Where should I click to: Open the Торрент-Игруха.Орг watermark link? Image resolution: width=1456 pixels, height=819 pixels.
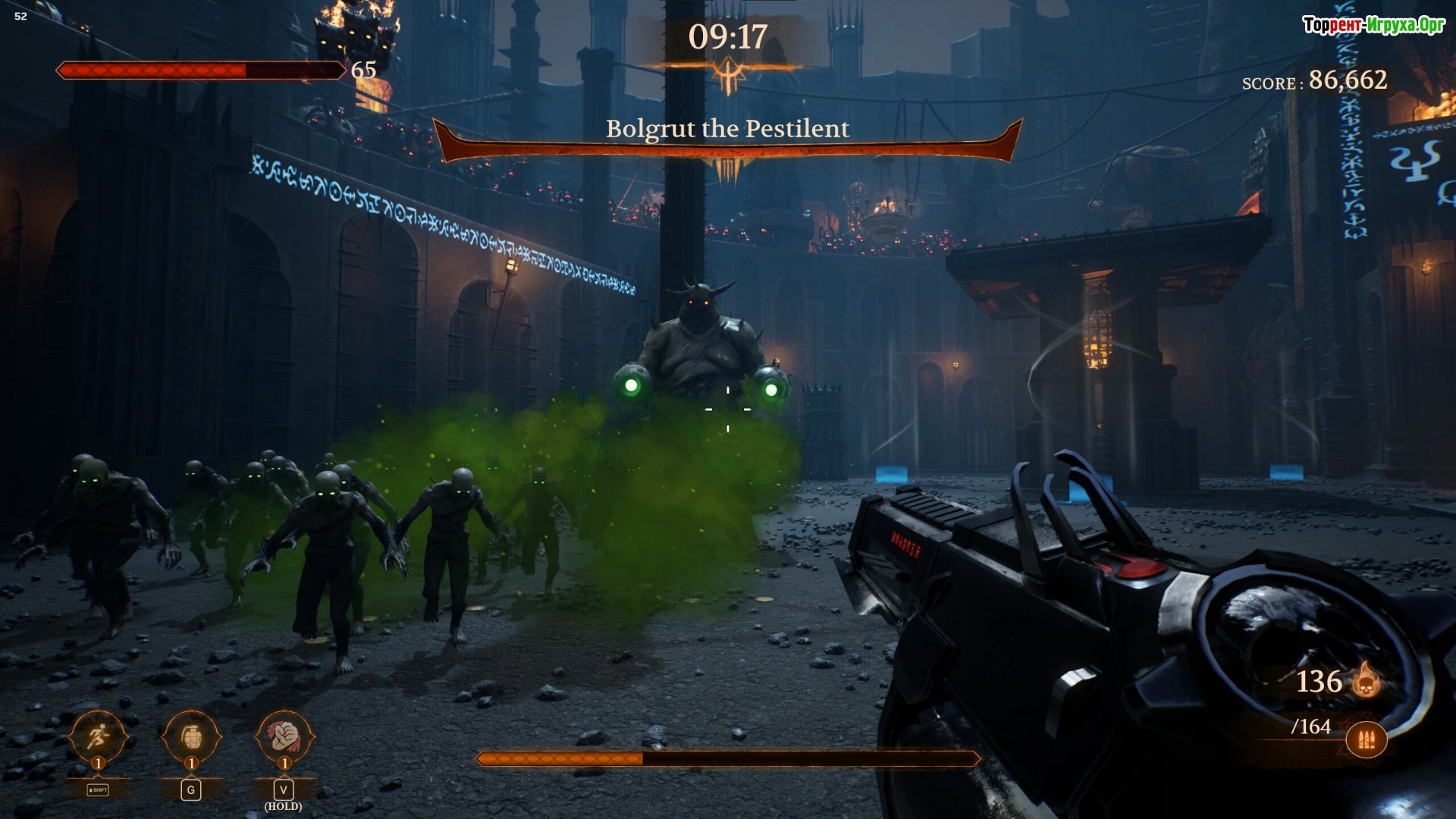[x=1373, y=25]
